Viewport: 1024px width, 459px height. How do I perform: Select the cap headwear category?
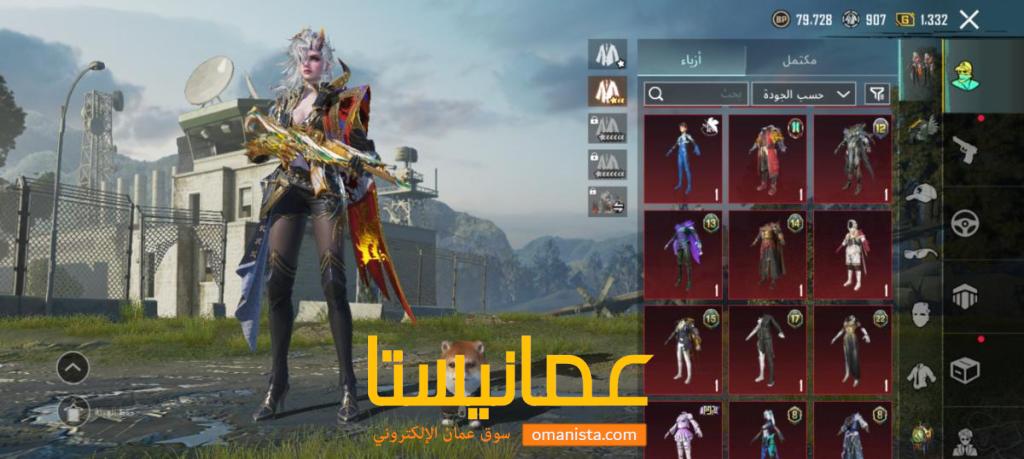[920, 193]
